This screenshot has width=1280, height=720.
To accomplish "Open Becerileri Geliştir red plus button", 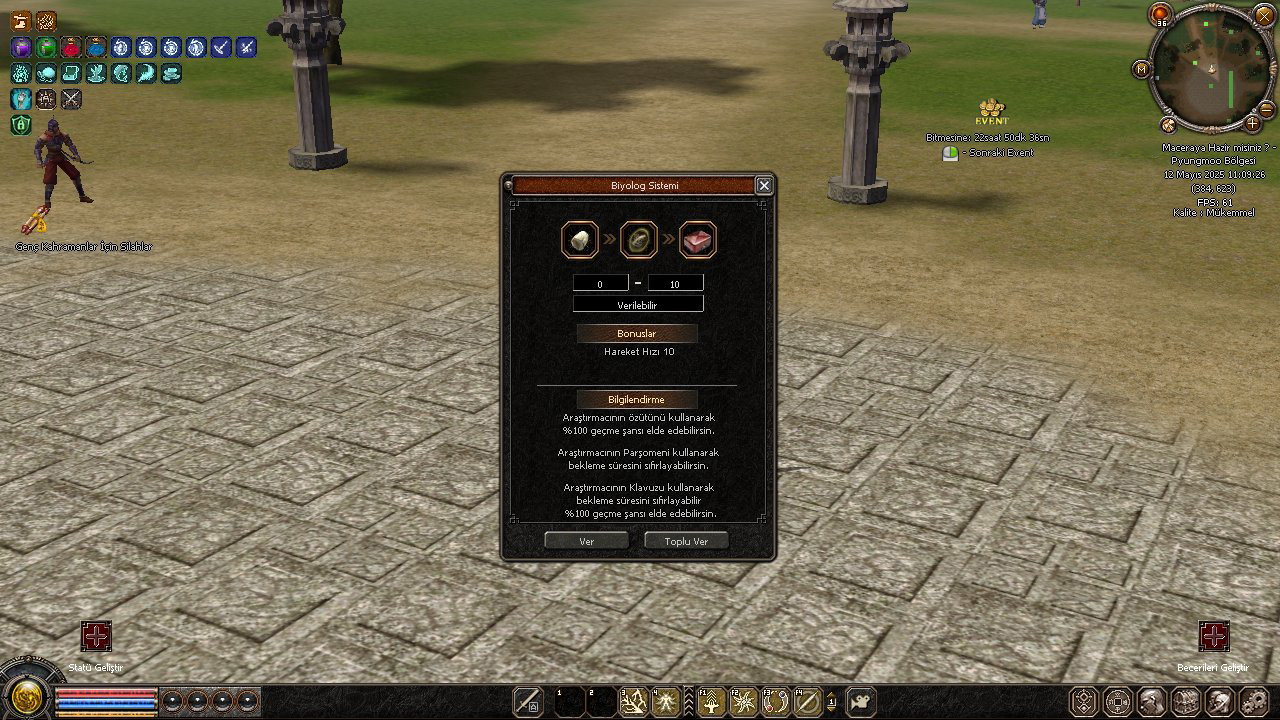I will [x=1213, y=636].
